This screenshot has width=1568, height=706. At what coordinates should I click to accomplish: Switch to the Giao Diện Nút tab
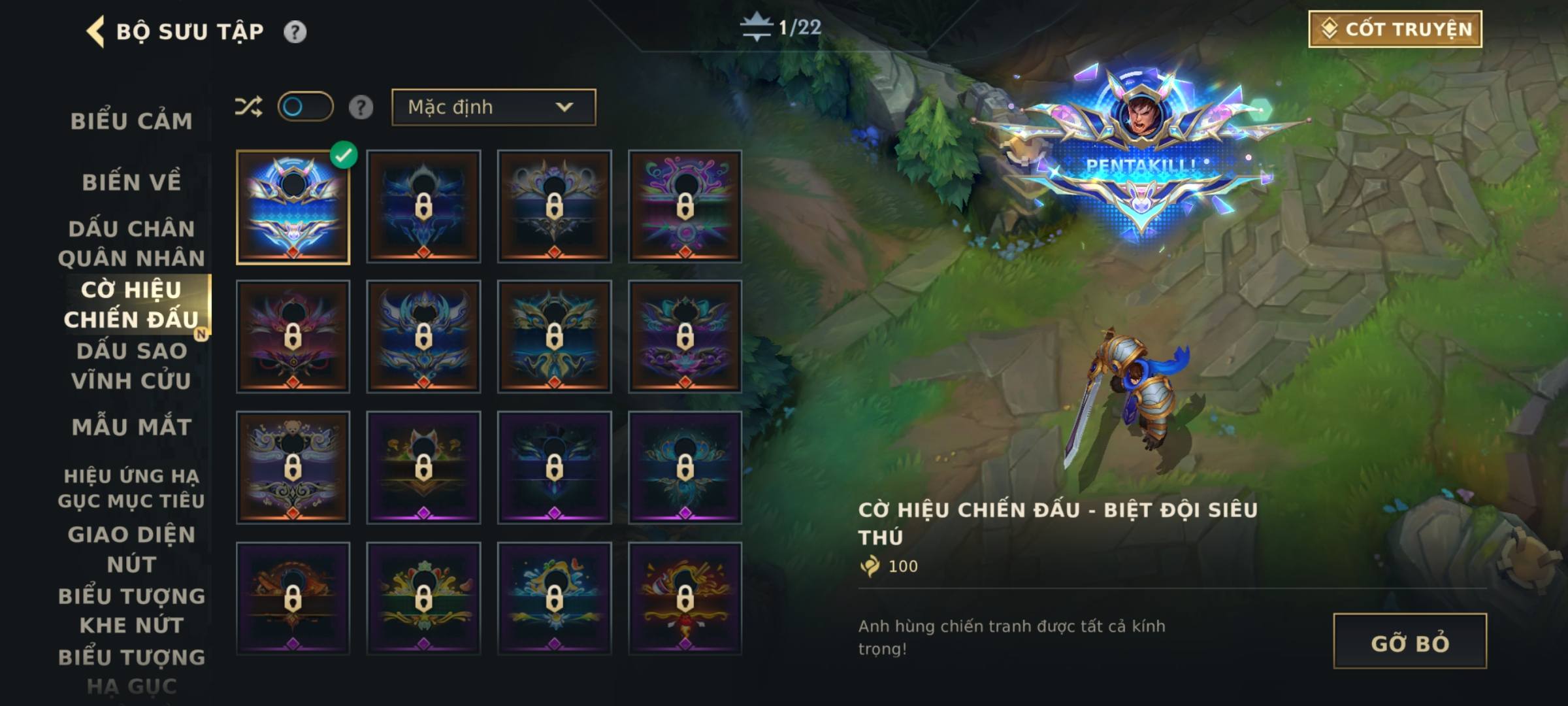(x=131, y=549)
